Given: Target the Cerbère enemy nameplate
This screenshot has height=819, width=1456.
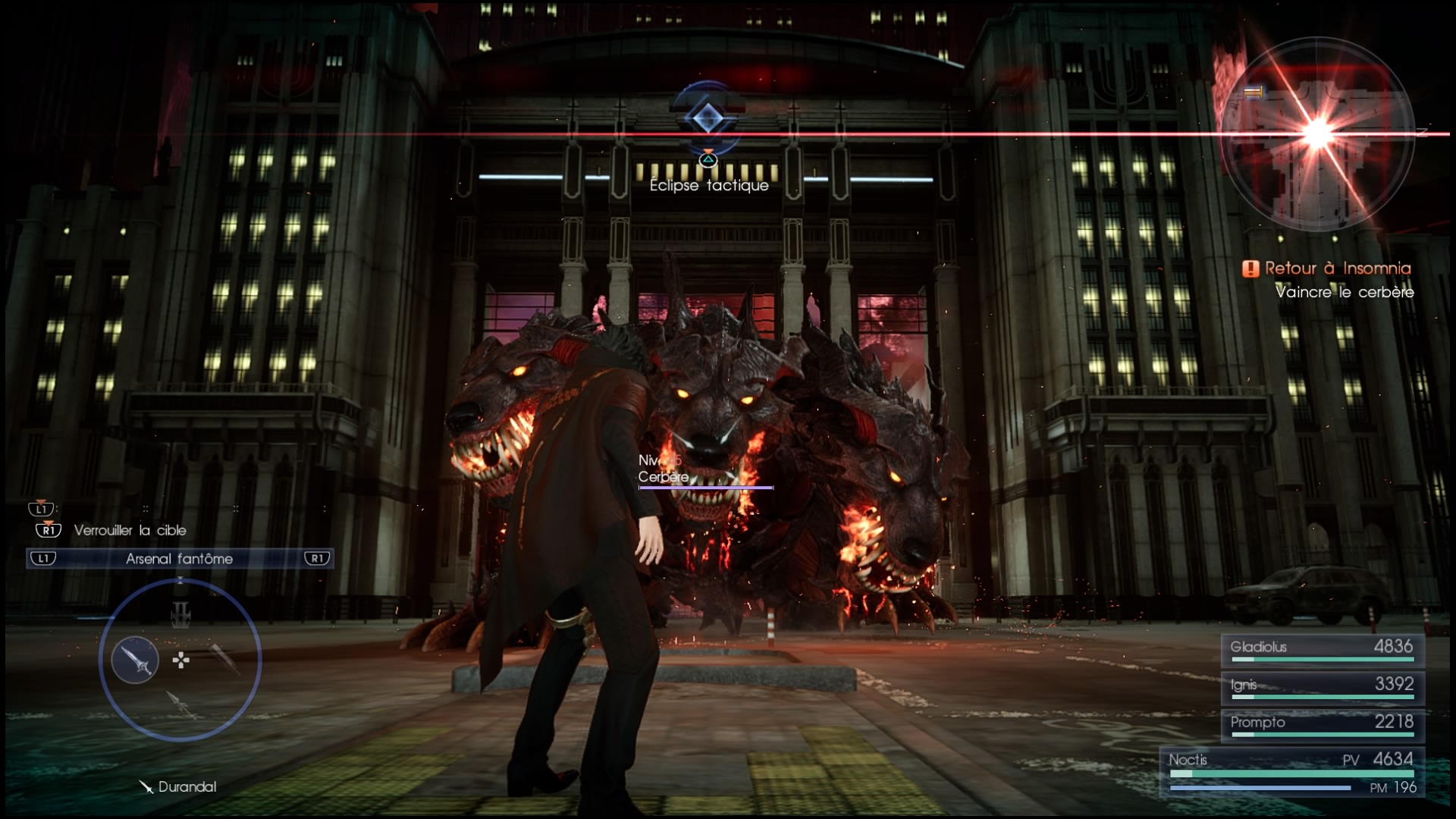Looking at the screenshot, I should (x=664, y=477).
